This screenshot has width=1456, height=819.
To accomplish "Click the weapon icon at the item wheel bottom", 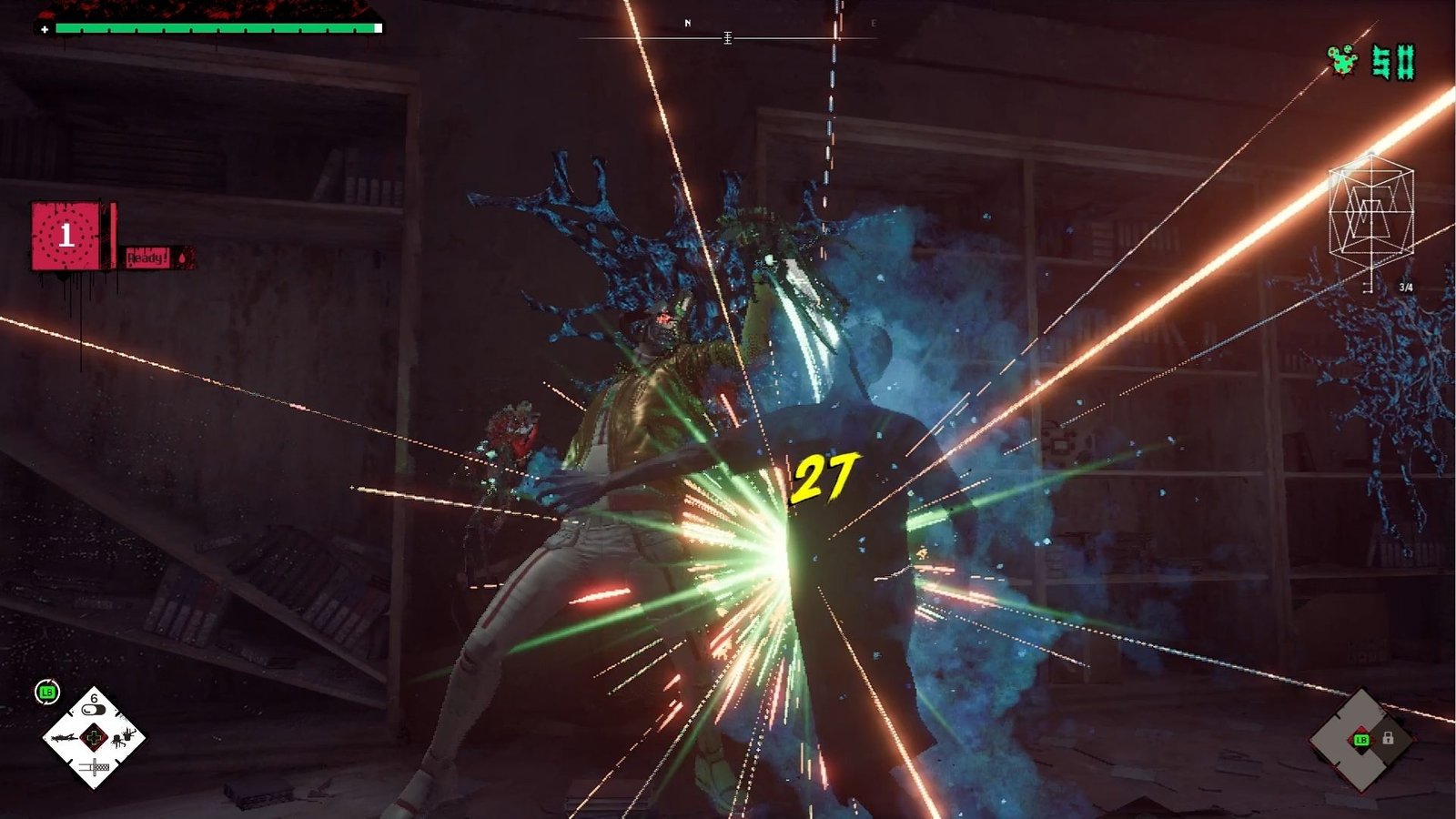I will pos(95,766).
